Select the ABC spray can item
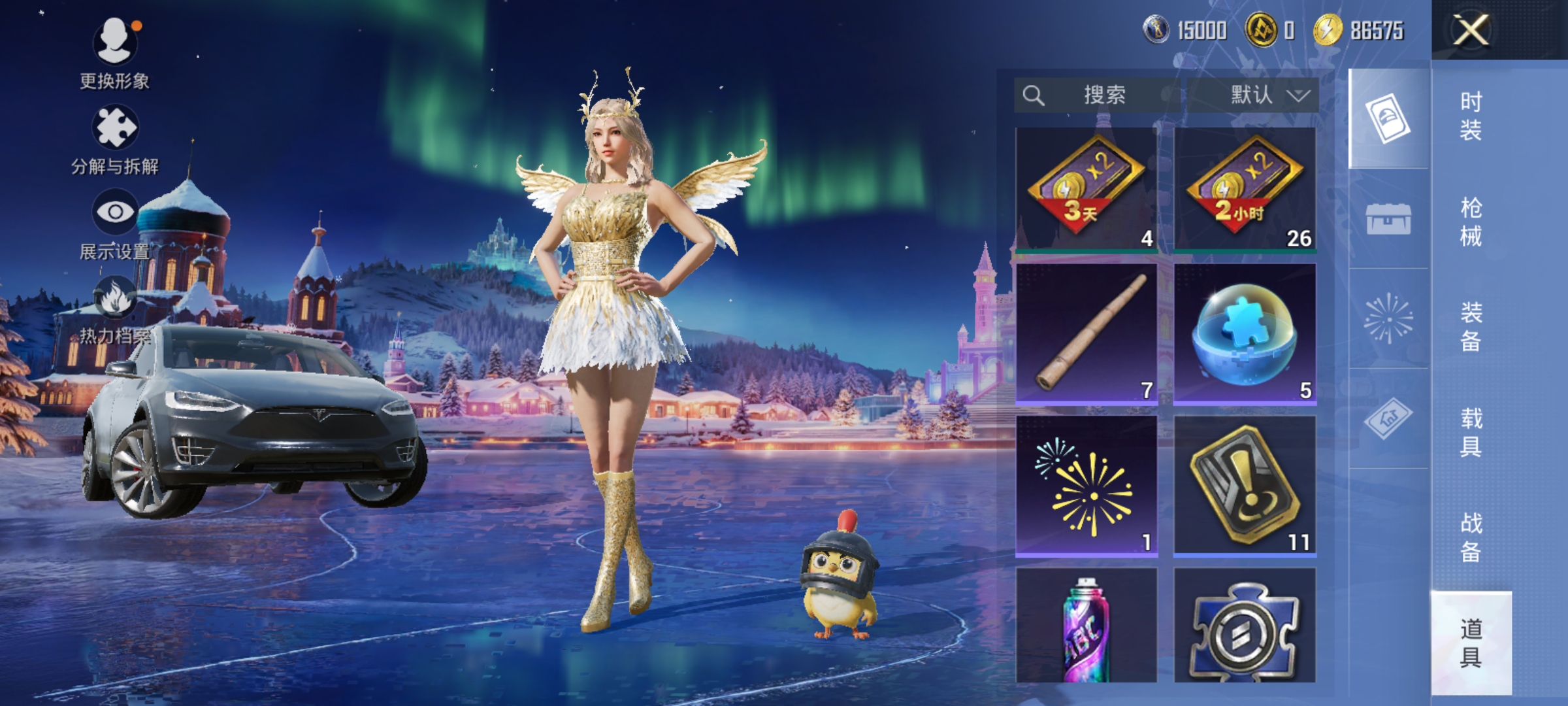1568x706 pixels. 1086,626
